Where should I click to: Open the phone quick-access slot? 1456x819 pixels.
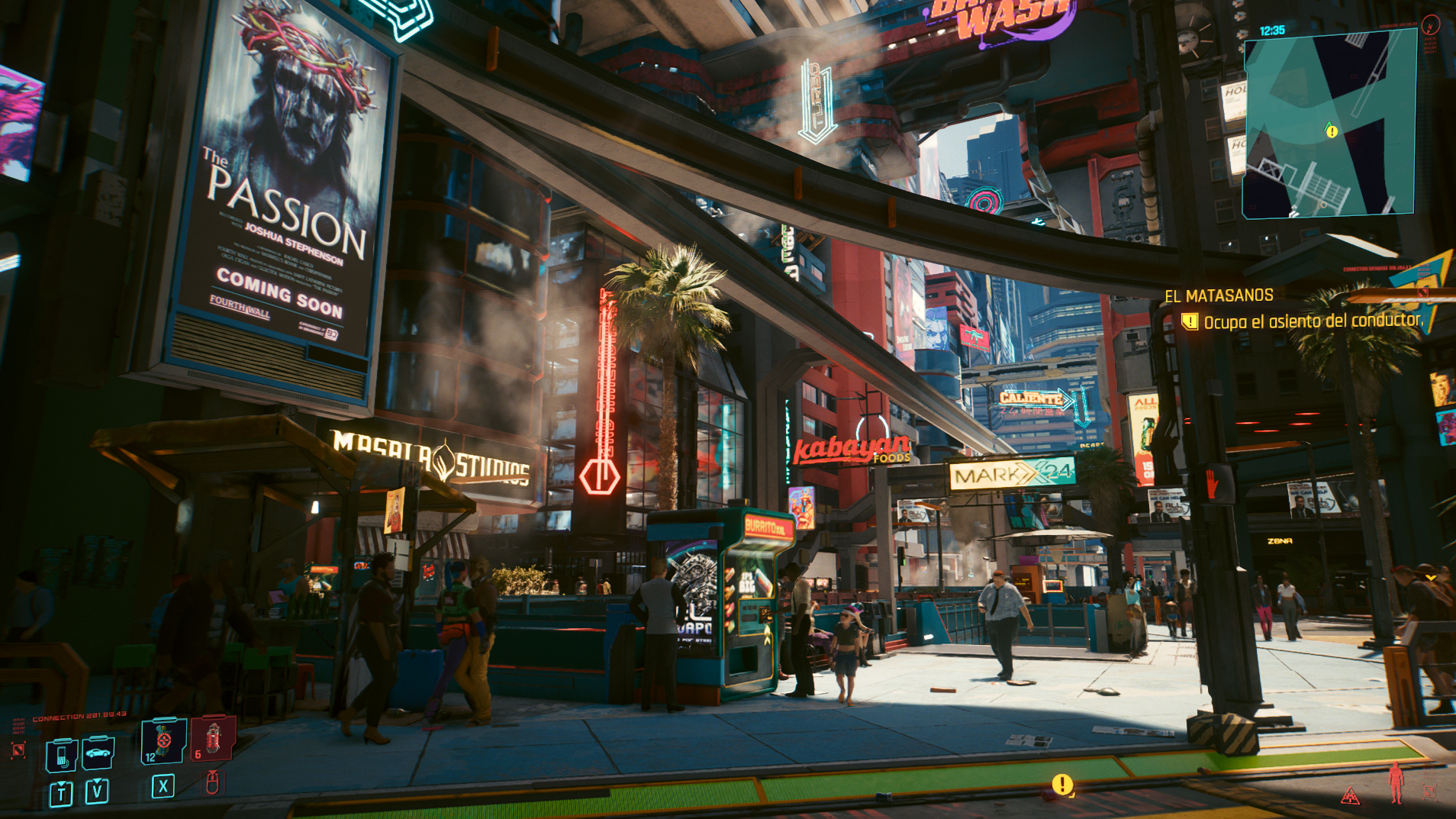pyautogui.click(x=61, y=755)
